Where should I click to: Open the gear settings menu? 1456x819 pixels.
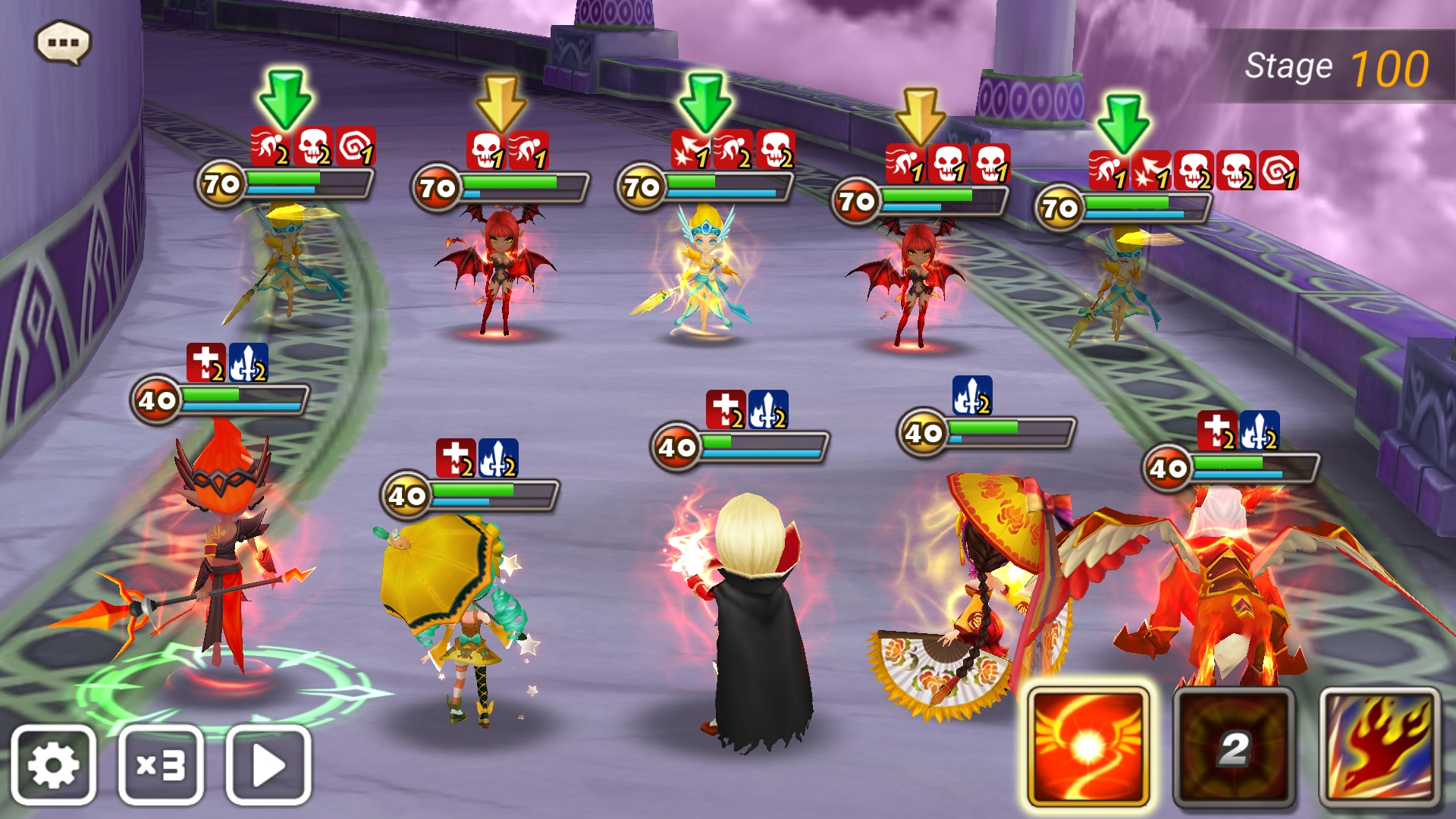[x=53, y=764]
